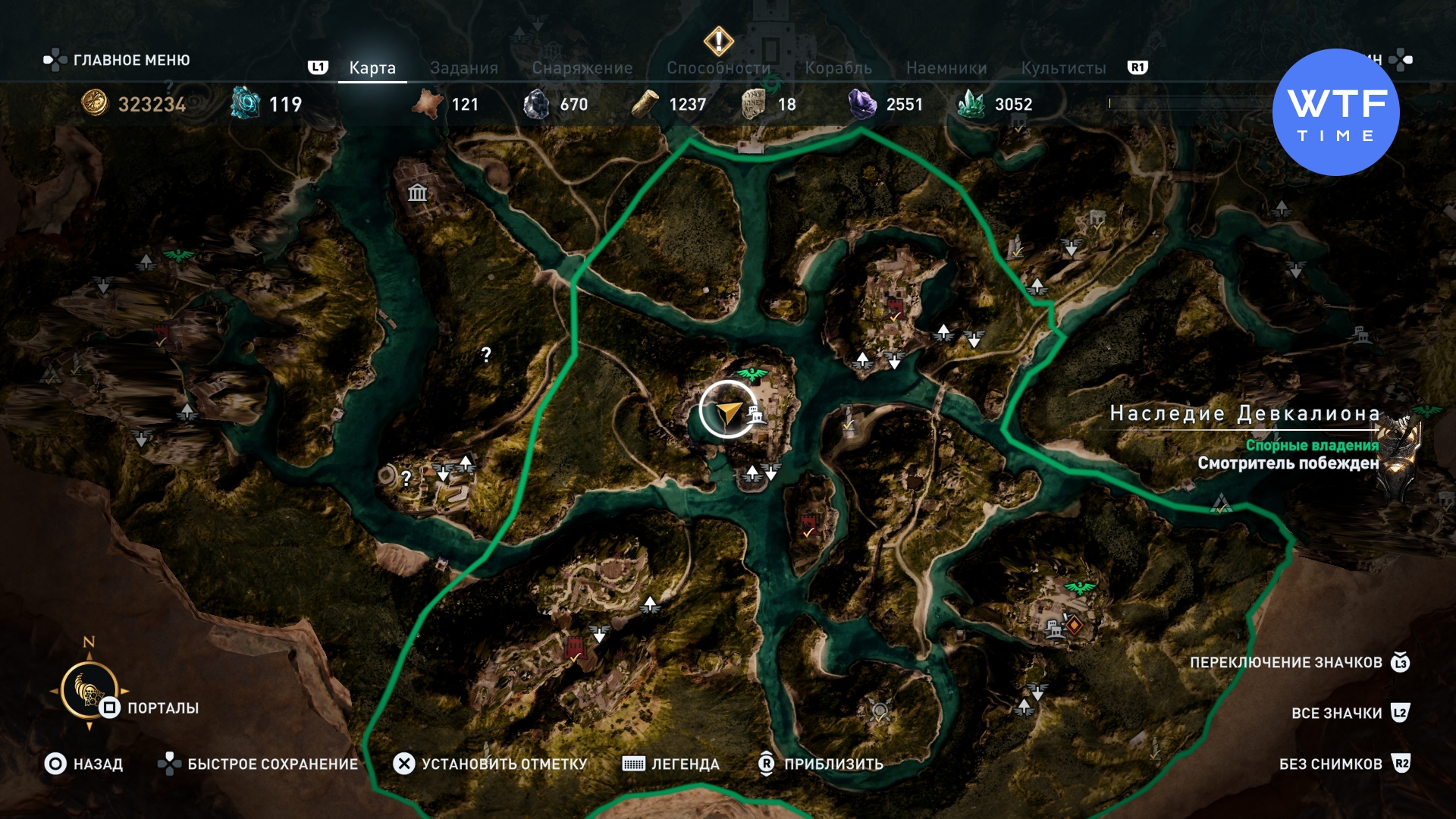Open the Задания tab
1456x819 pixels.
pyautogui.click(x=463, y=68)
